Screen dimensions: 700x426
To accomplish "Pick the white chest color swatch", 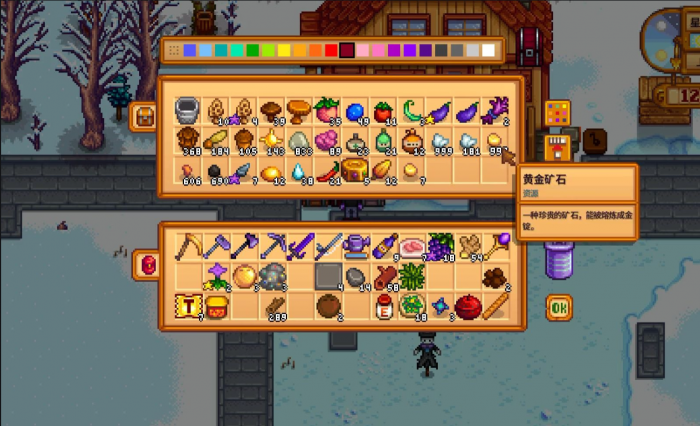I will (489, 50).
